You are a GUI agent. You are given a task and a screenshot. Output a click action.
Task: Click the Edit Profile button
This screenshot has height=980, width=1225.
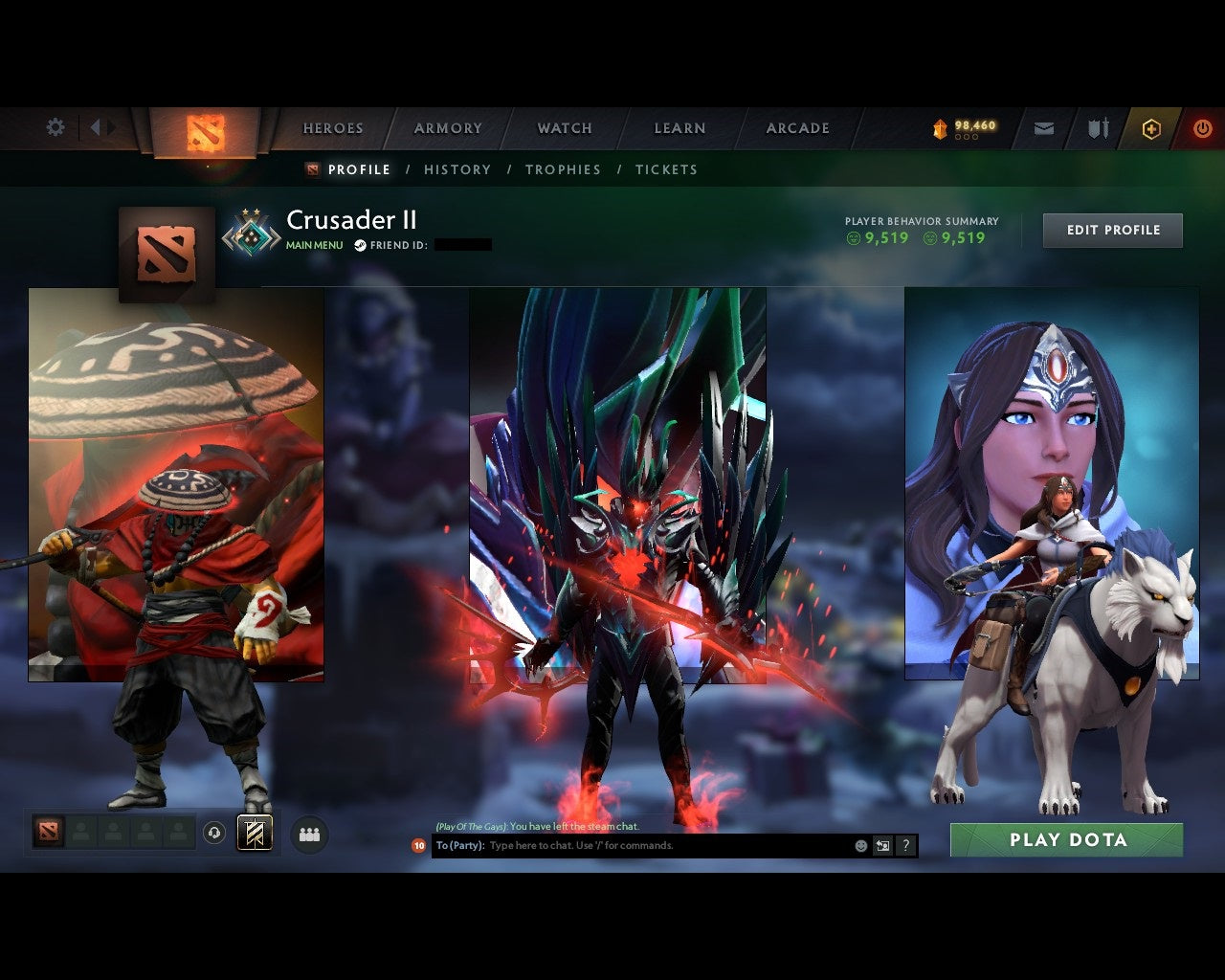1113,230
